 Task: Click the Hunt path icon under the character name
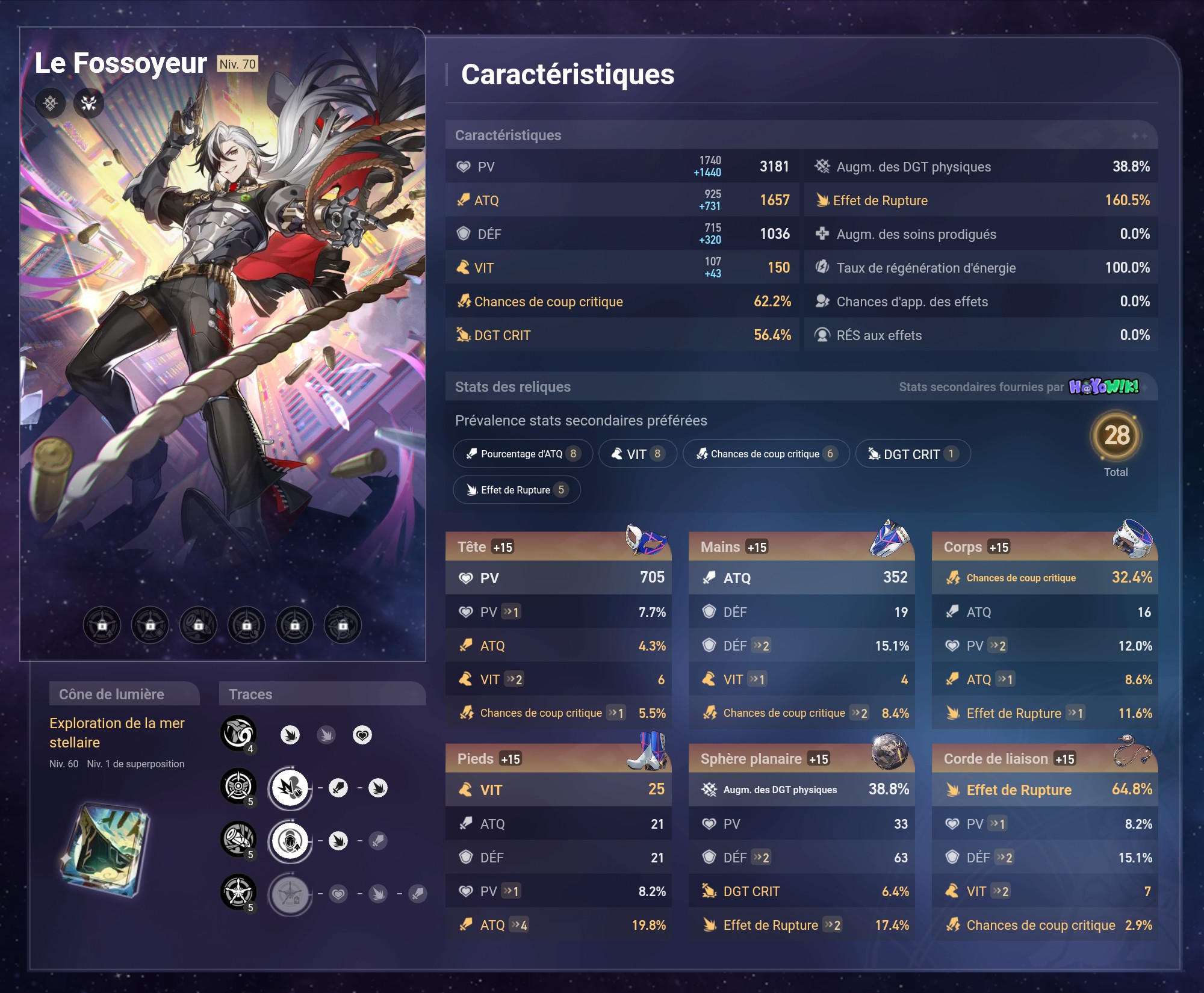(x=89, y=104)
